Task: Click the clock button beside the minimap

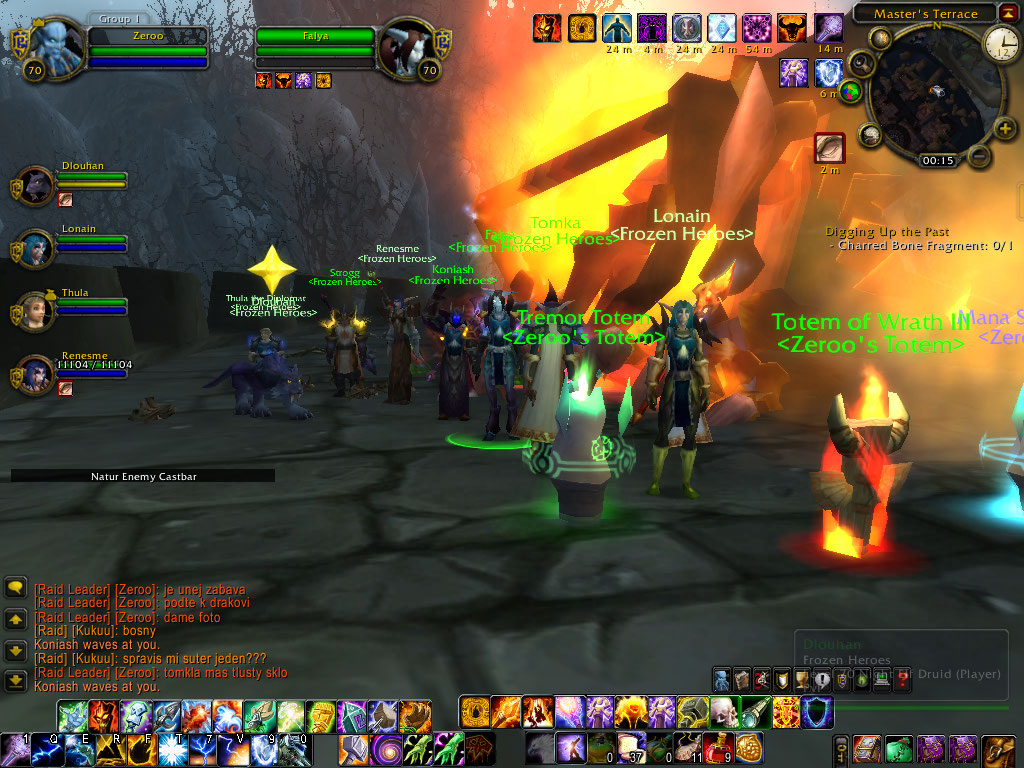Action: [1001, 43]
